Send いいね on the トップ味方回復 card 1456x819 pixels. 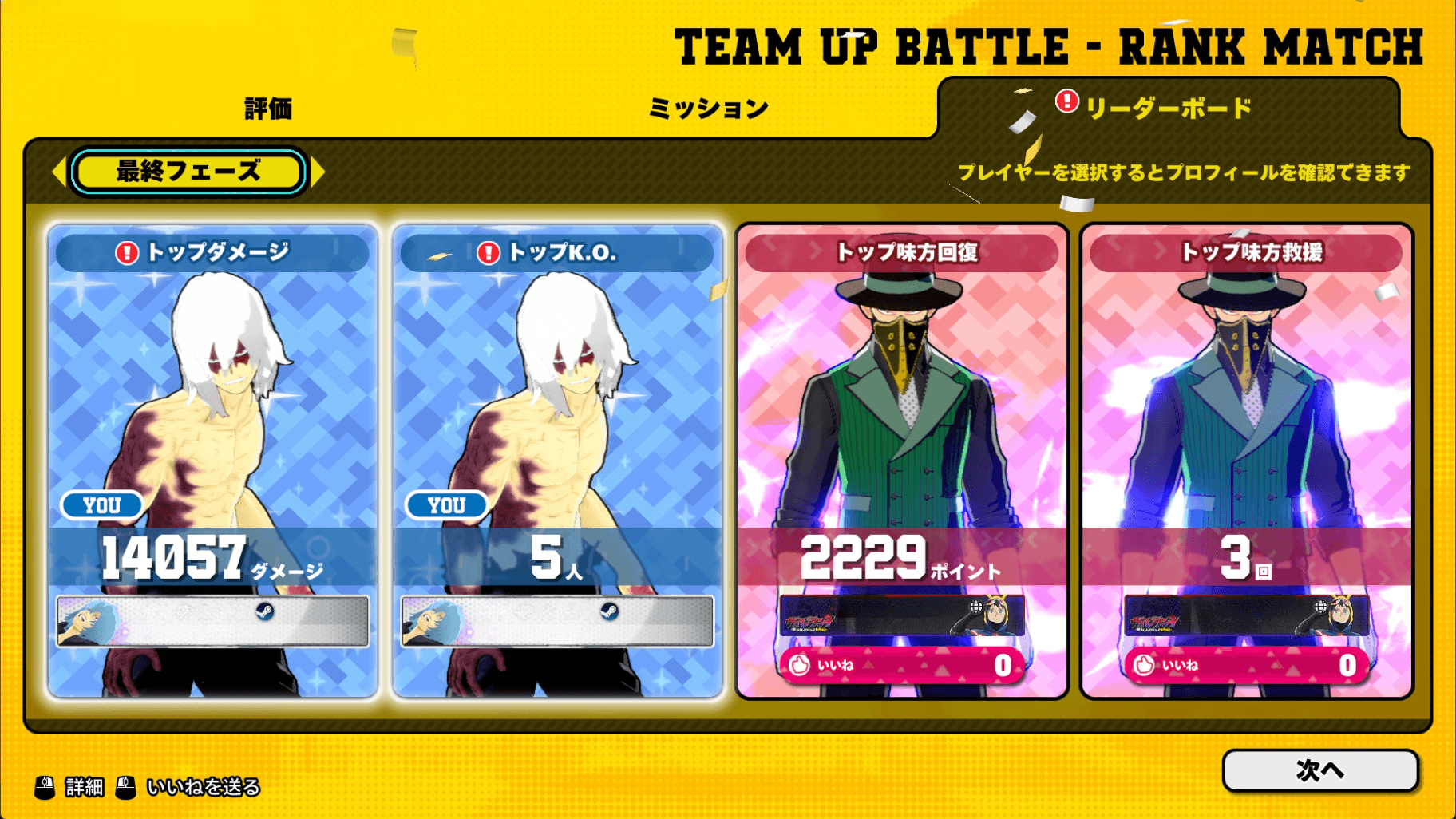pos(901,665)
